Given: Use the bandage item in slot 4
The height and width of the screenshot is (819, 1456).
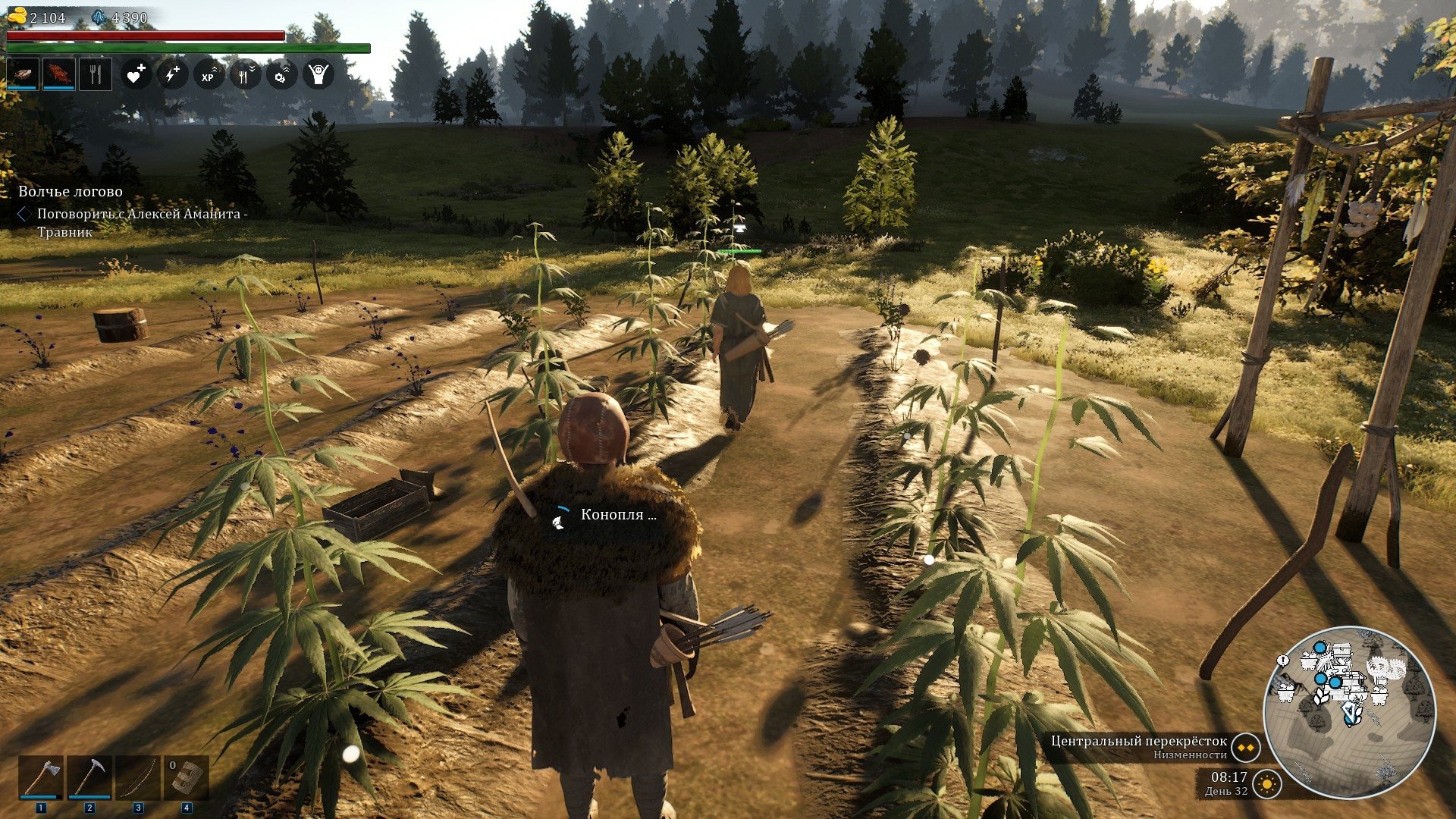Looking at the screenshot, I should coord(187,777).
